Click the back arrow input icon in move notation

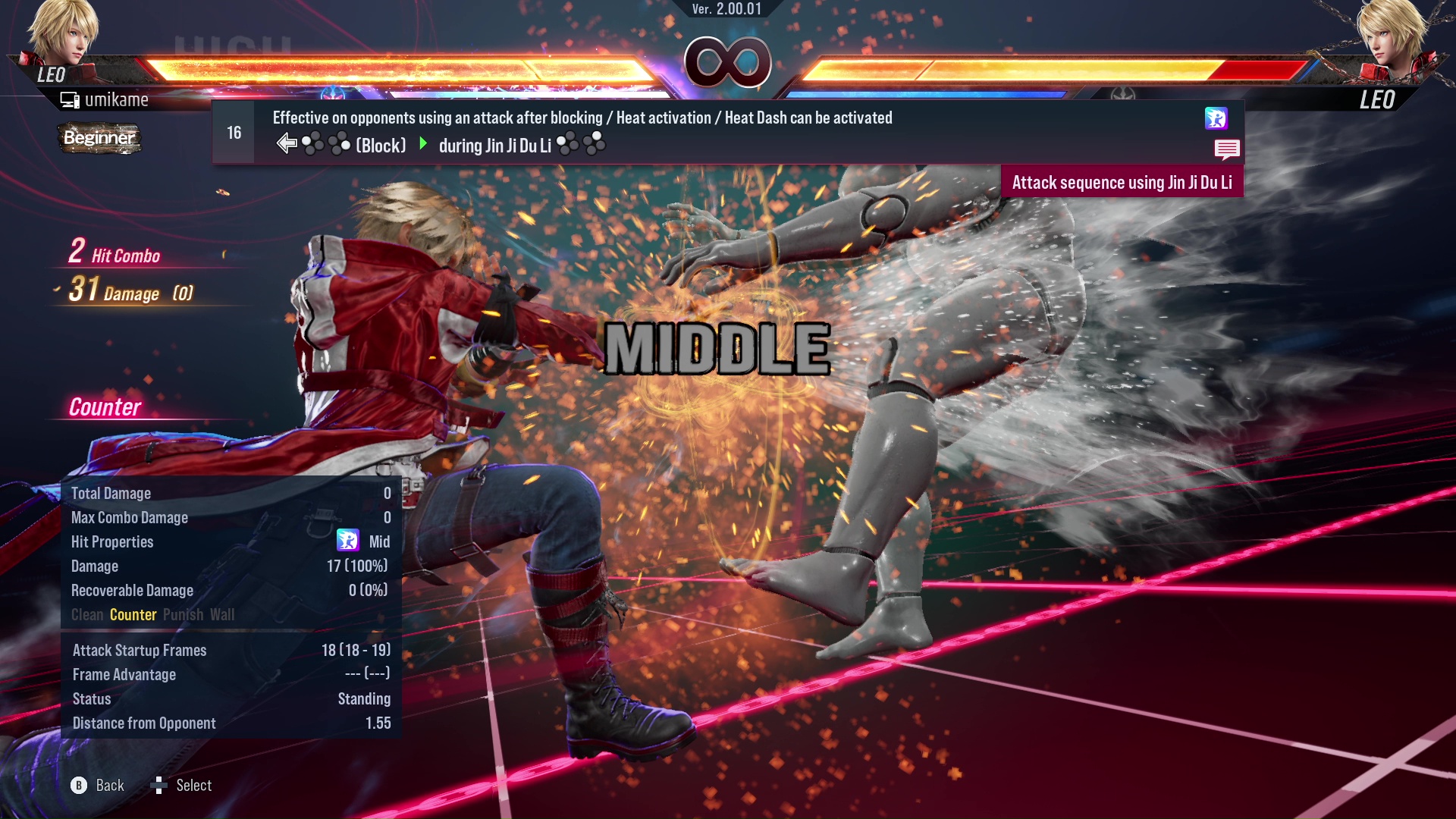click(x=288, y=143)
